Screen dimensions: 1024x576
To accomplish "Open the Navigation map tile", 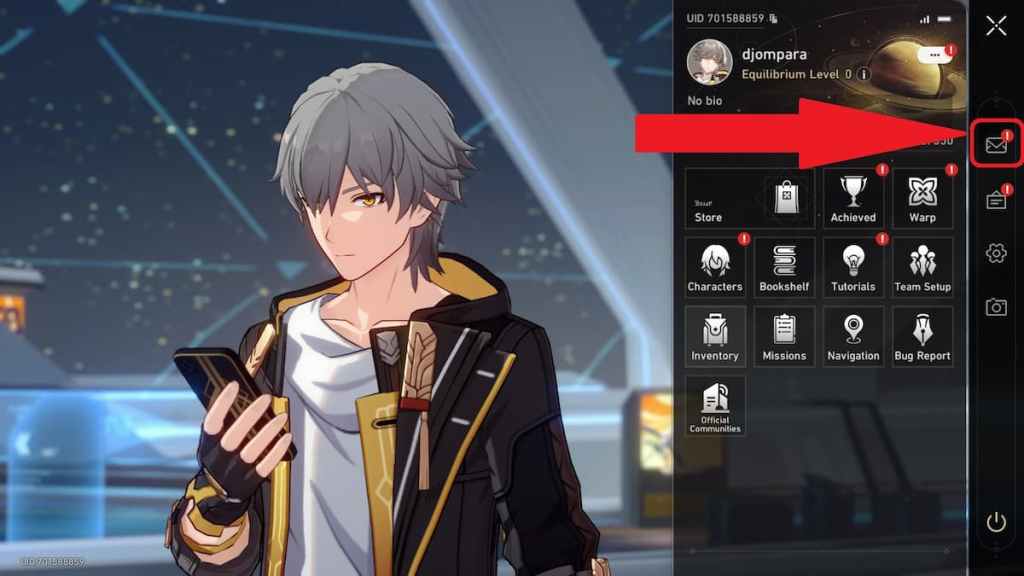I will pos(853,337).
